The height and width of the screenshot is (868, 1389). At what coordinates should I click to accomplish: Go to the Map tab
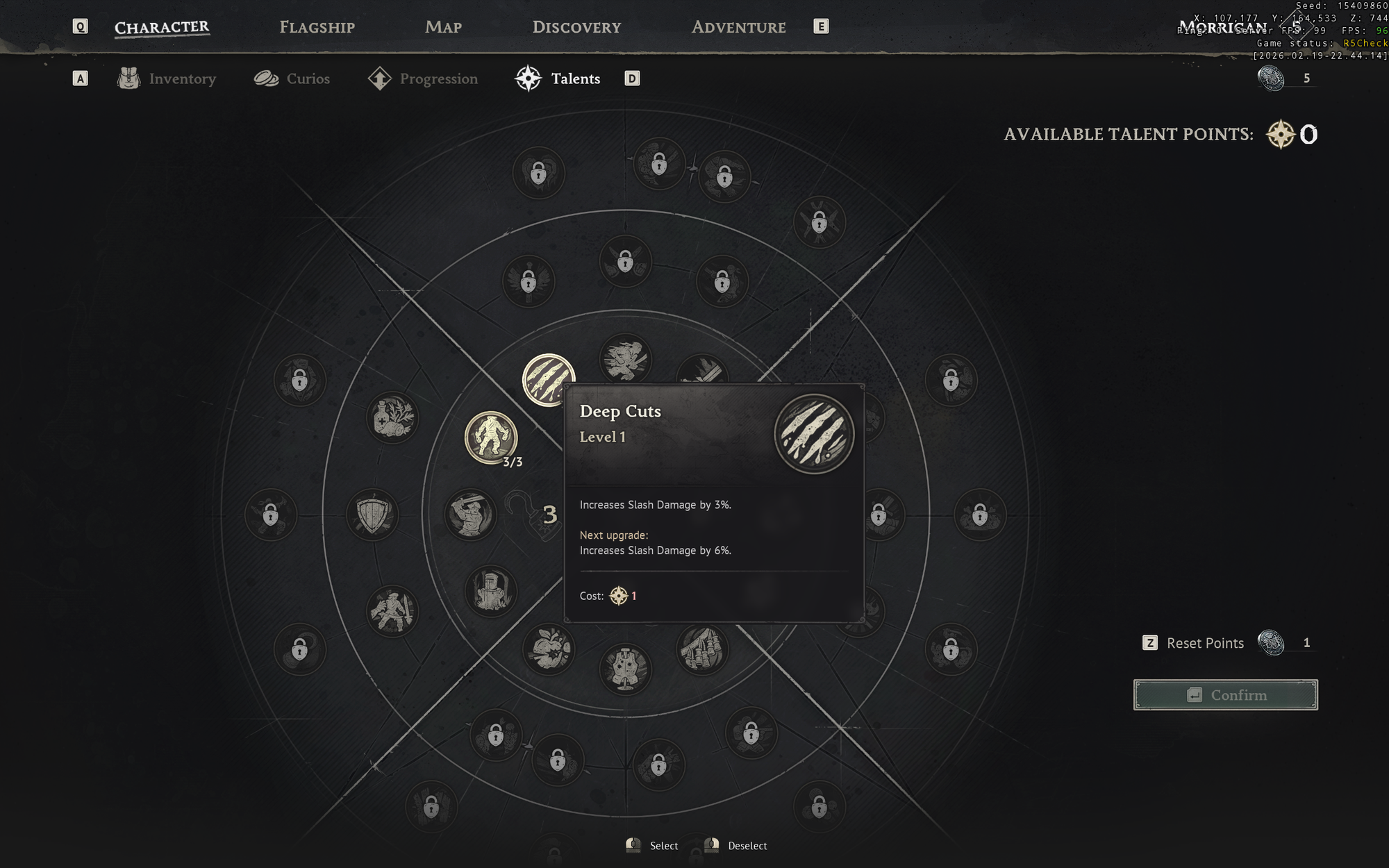443,27
